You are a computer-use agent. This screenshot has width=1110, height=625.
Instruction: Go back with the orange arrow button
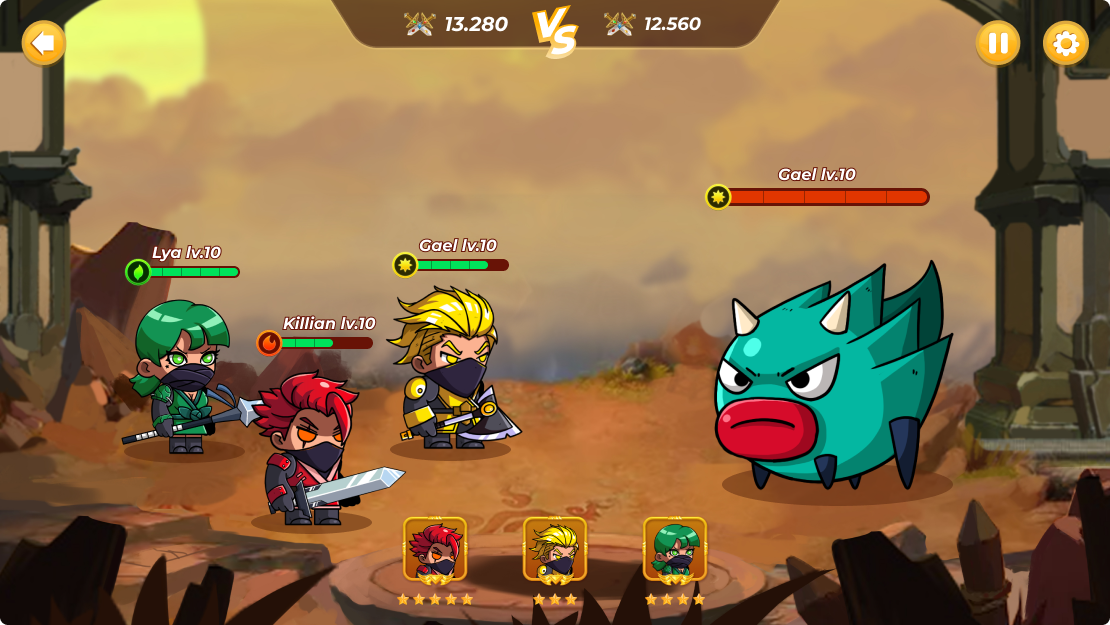point(43,43)
